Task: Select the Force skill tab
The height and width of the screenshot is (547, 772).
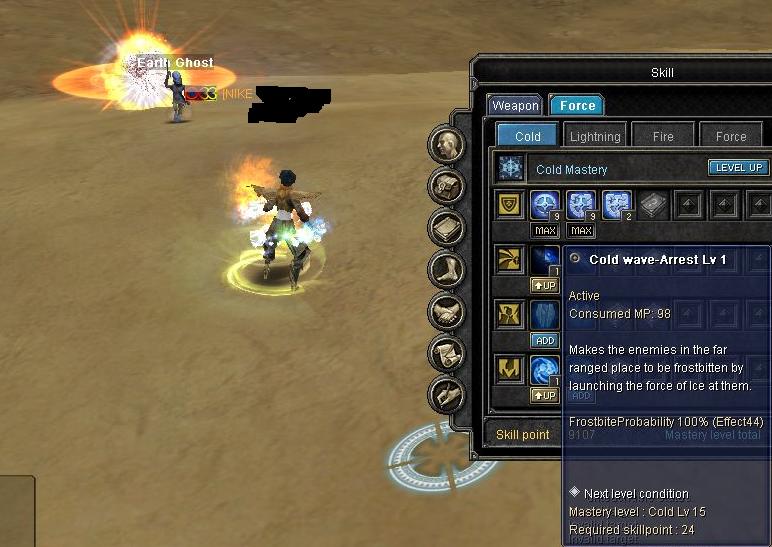Action: [x=577, y=105]
